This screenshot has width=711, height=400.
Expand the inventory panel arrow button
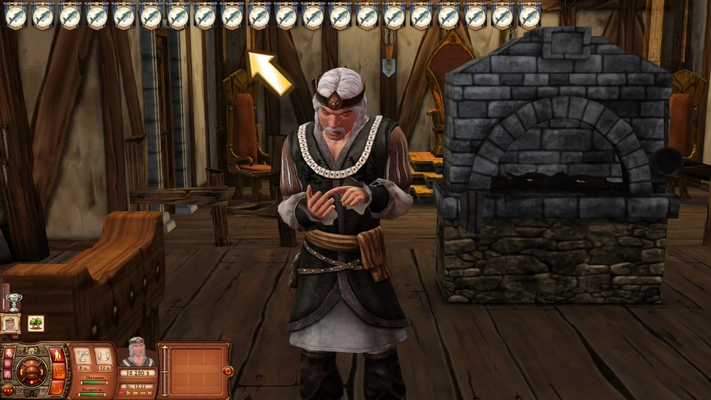click(228, 371)
